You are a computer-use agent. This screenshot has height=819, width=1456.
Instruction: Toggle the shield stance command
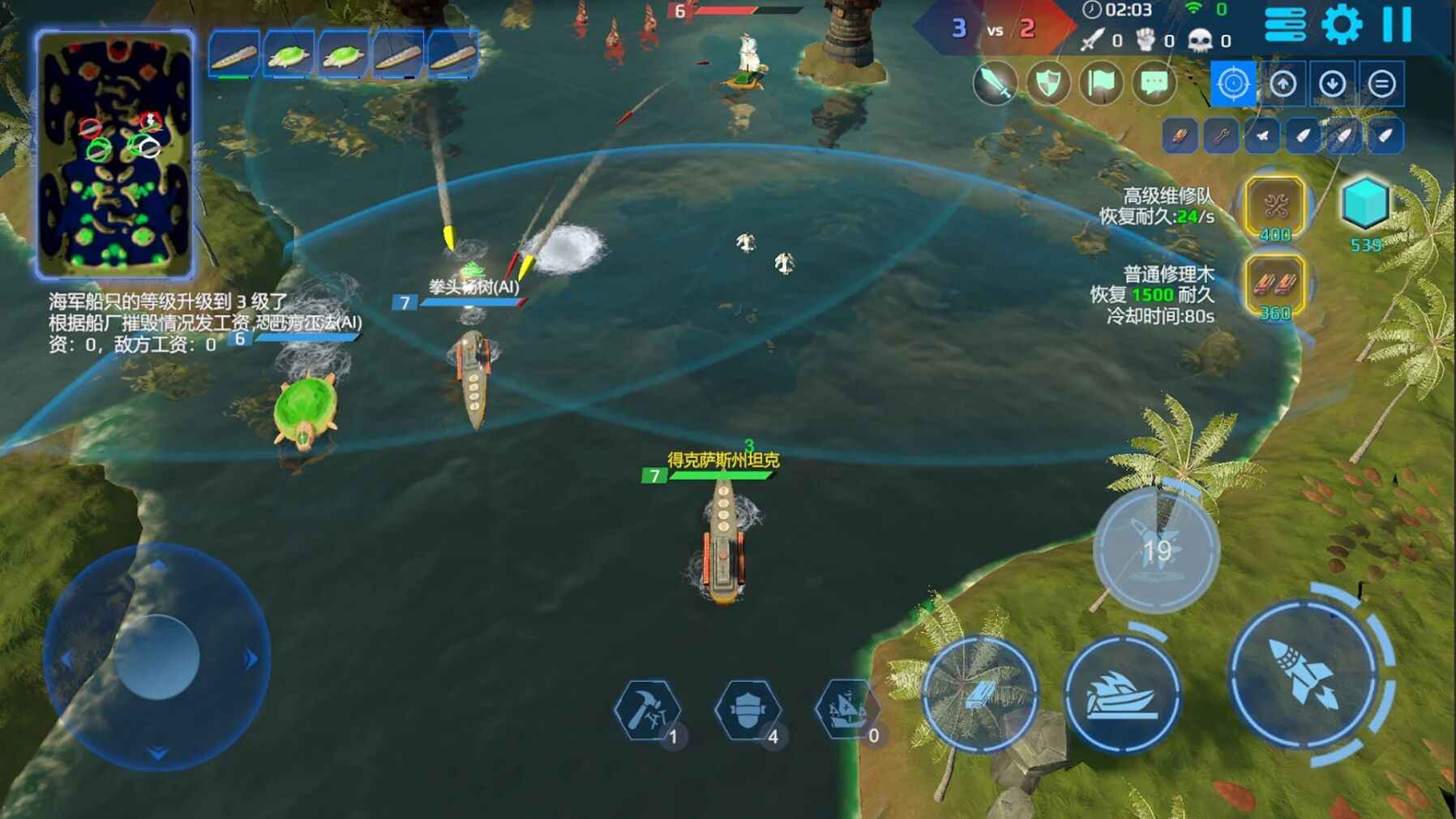[1048, 84]
